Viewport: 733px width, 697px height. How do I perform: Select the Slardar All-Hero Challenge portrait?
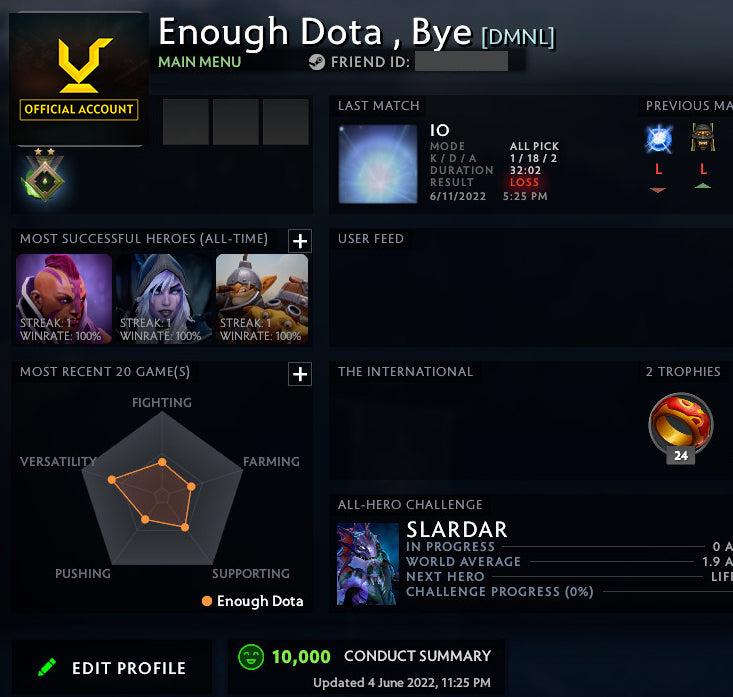point(367,564)
